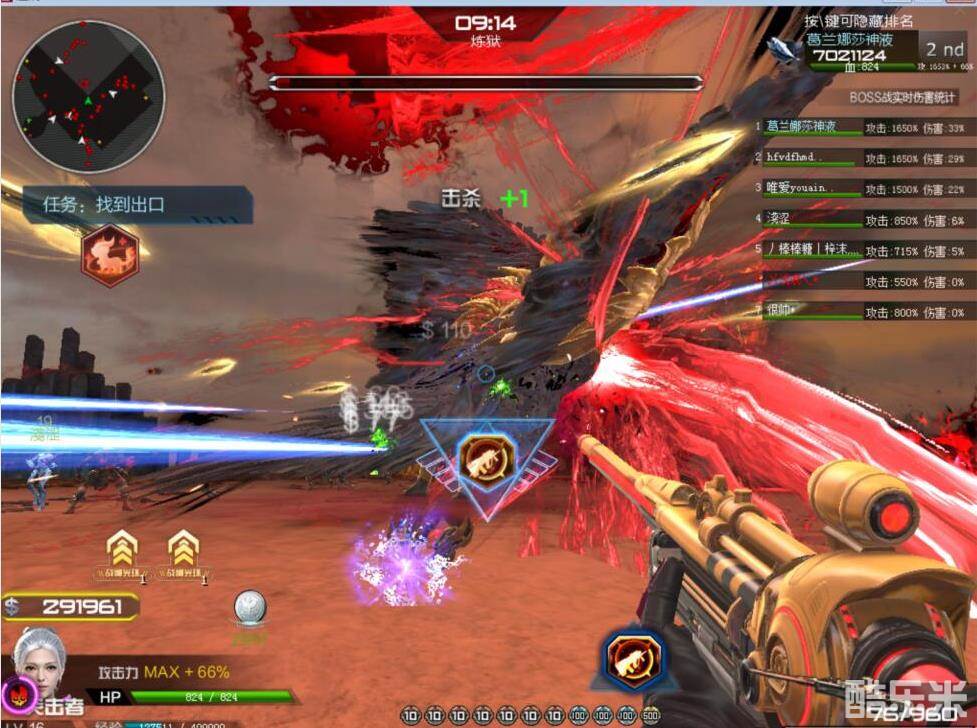Pick the 很帅 player row

[861, 312]
